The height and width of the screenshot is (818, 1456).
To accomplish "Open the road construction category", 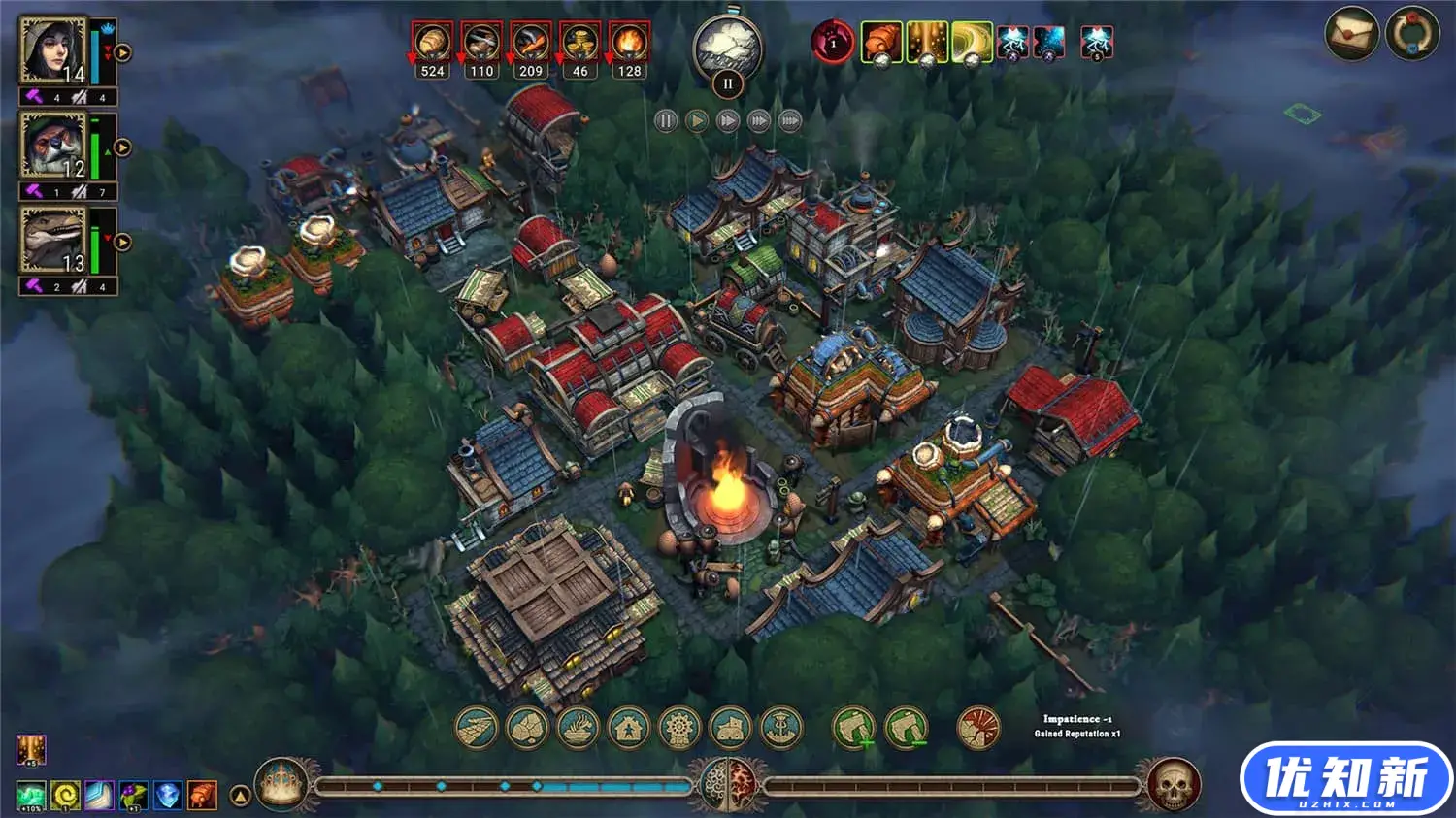I will point(477,728).
